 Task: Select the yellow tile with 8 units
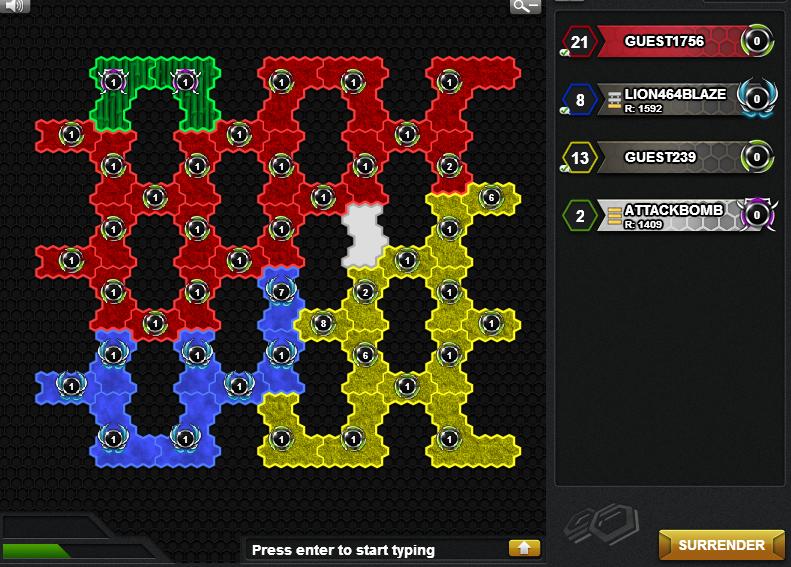click(322, 323)
